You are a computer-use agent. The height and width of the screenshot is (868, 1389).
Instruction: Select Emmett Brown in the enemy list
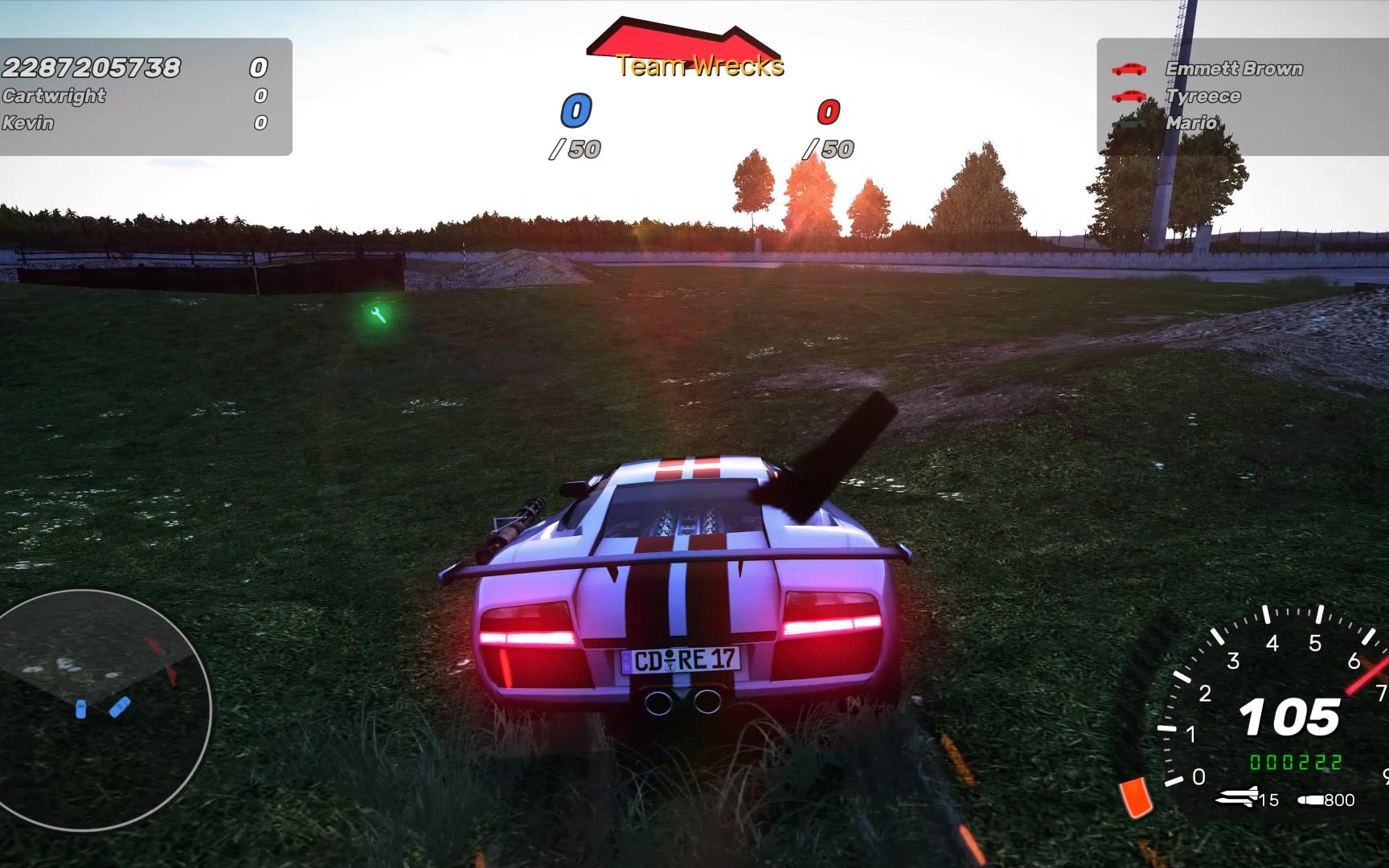coord(1234,69)
